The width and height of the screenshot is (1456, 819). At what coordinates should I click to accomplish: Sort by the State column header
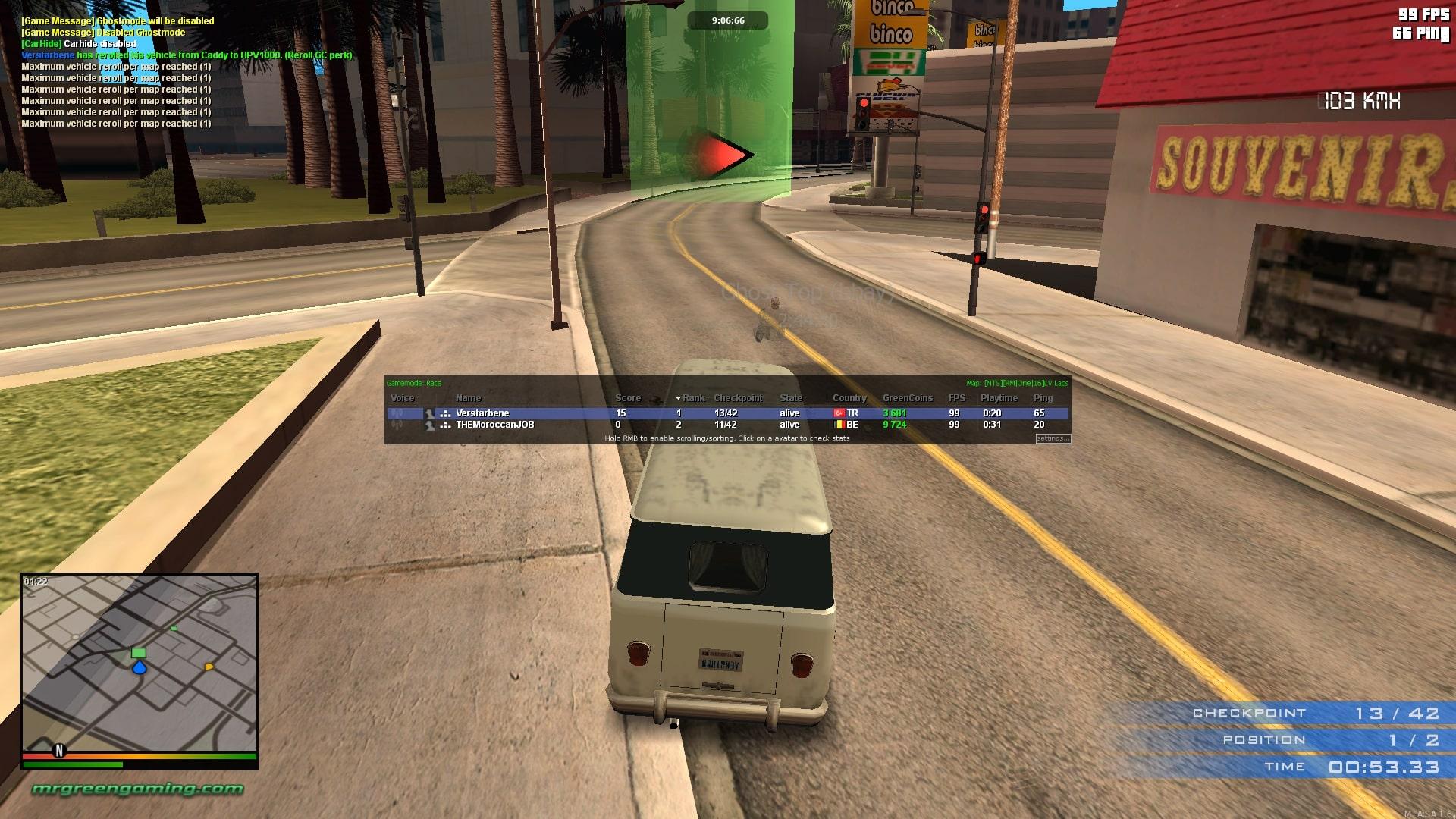click(790, 398)
